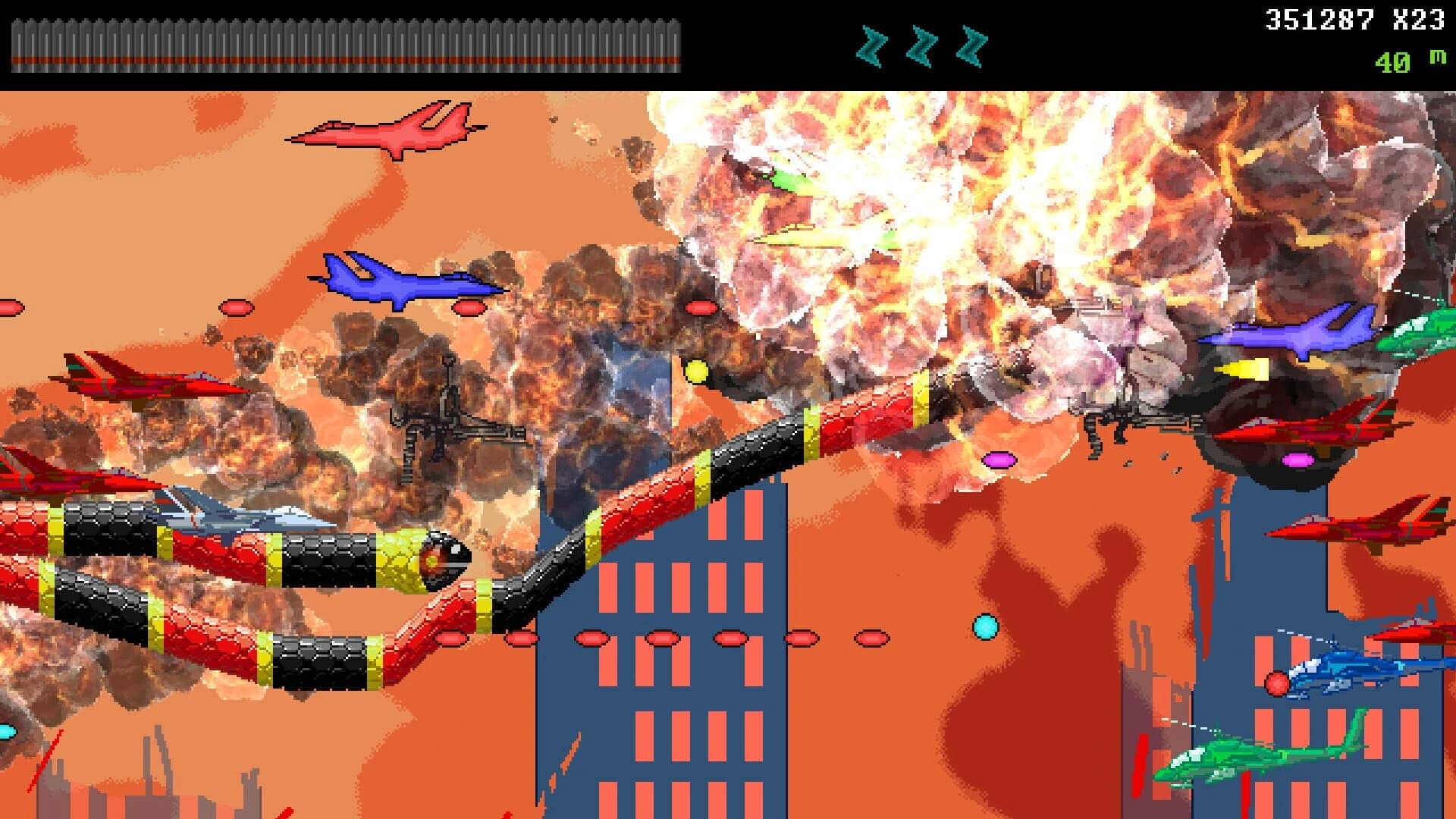1456x819 pixels.
Task: Click the yellow bullet in mid-screen
Action: click(x=697, y=371)
